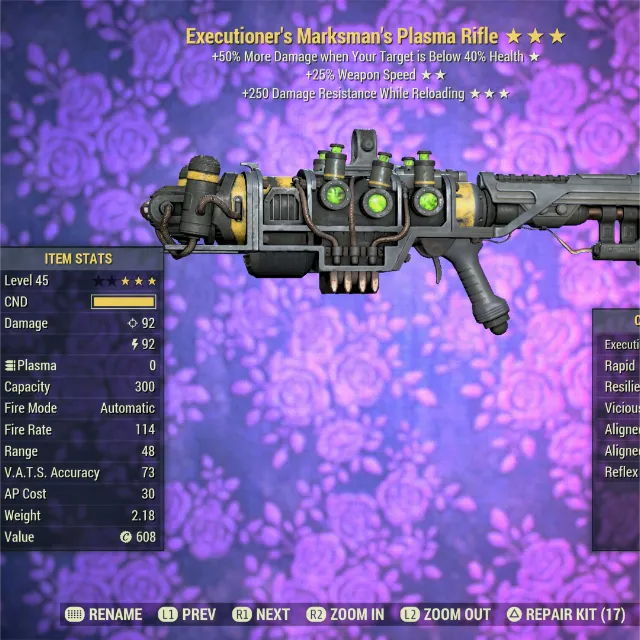Show the Next item
This screenshot has width=640, height=640.
pos(262,614)
